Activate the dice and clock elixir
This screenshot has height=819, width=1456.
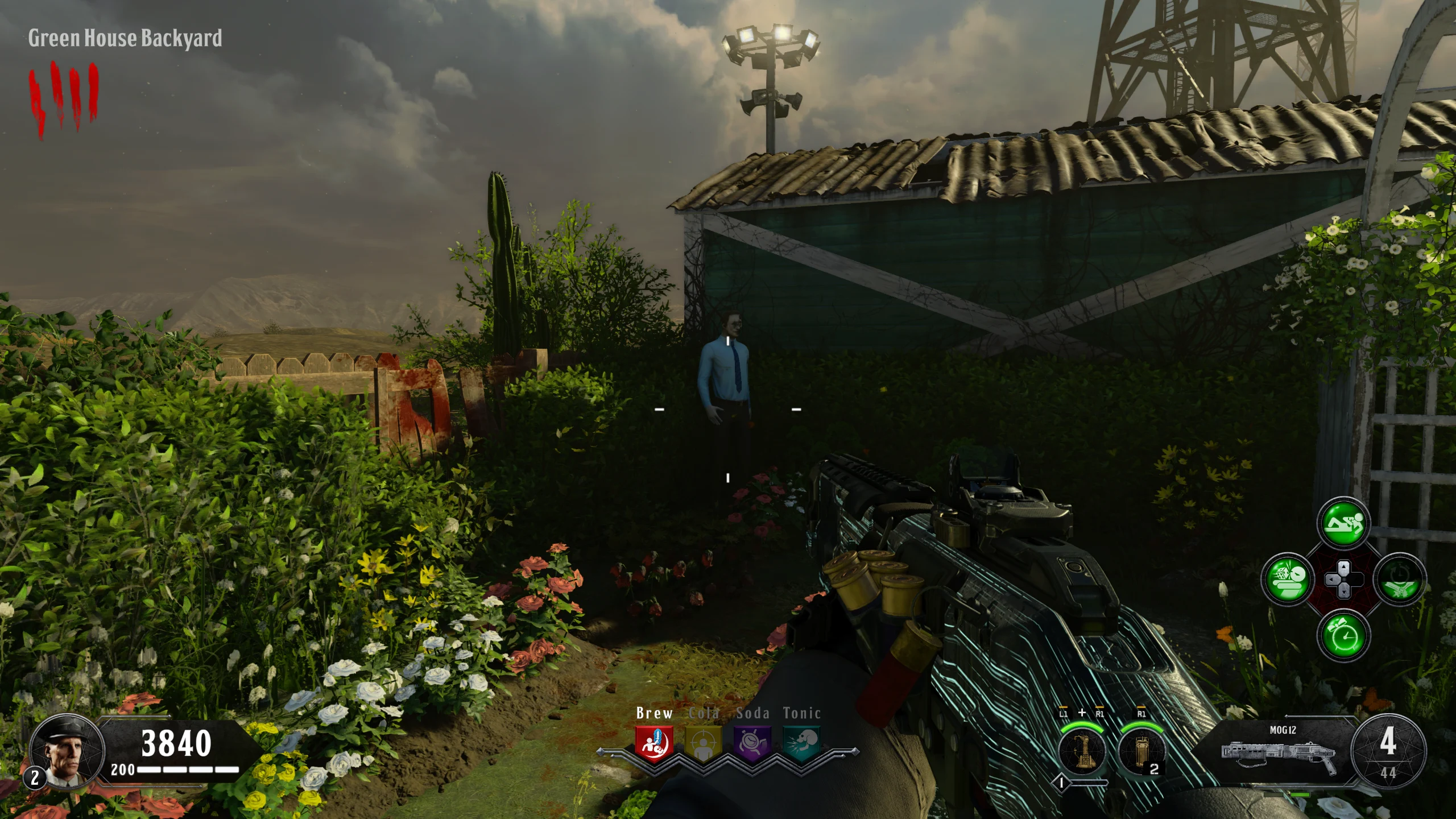(1288, 580)
